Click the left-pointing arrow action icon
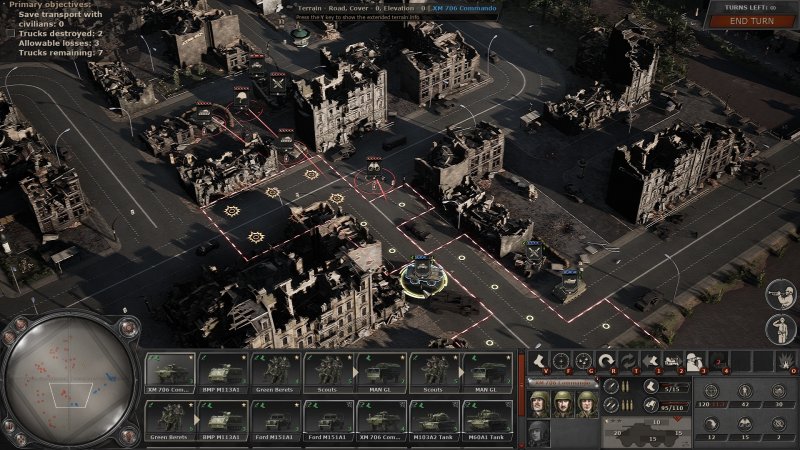 click(x=649, y=361)
